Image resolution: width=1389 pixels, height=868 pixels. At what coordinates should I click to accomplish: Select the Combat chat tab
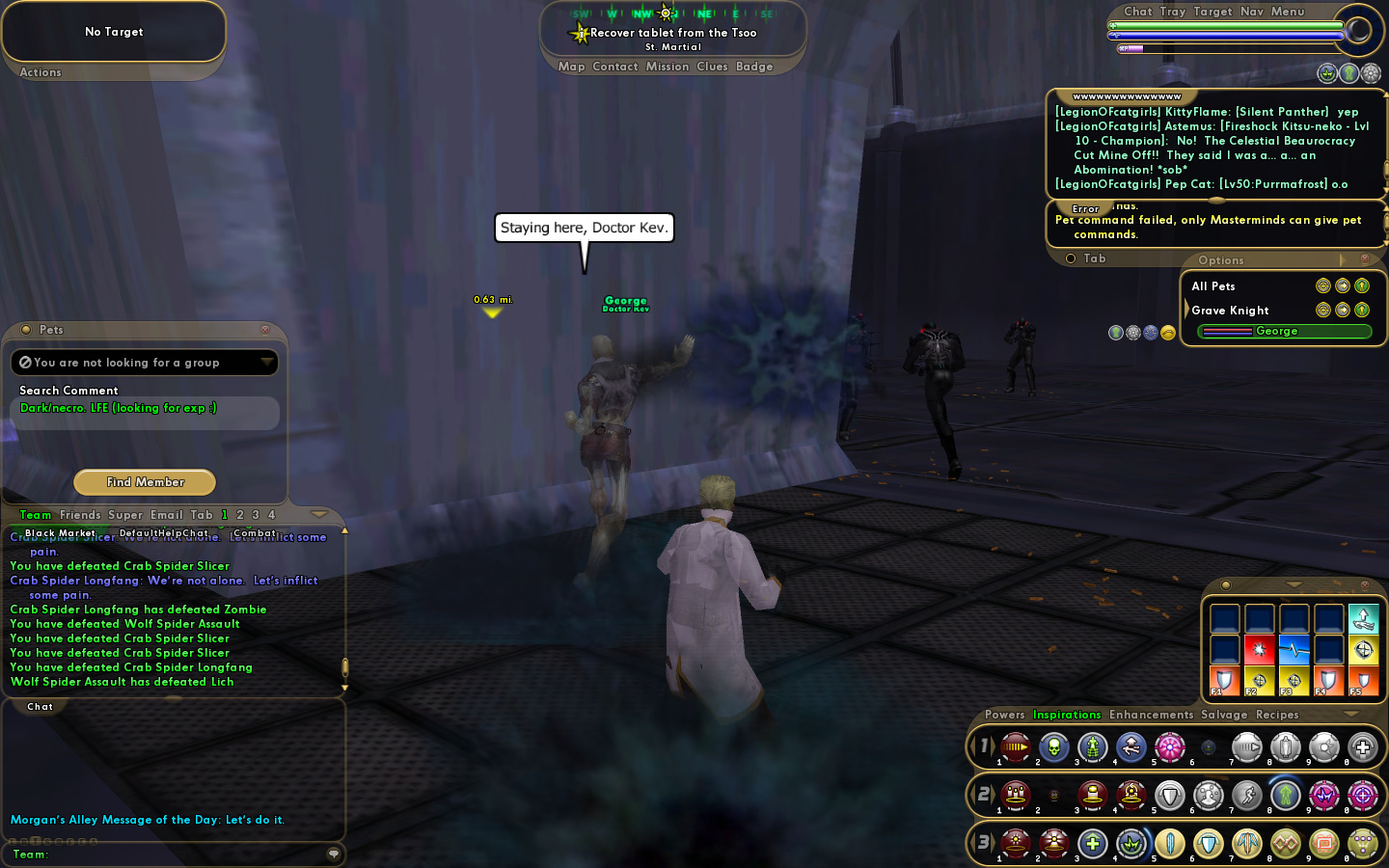255,533
